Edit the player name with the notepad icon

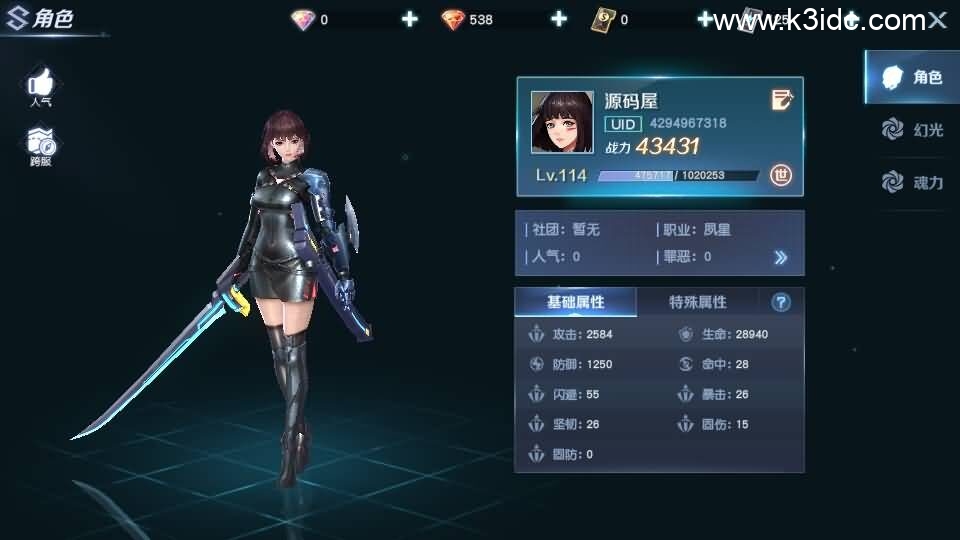782,99
